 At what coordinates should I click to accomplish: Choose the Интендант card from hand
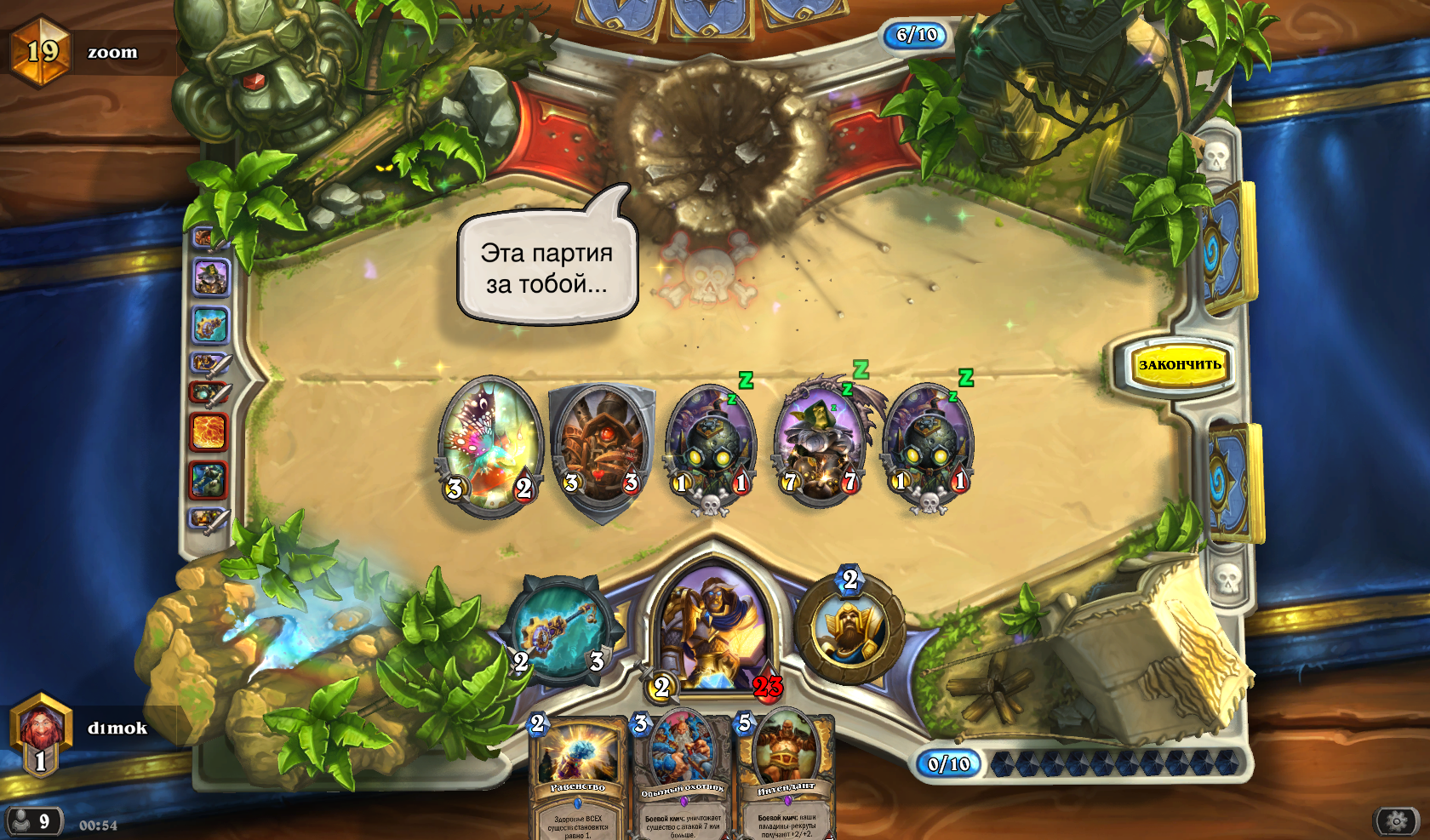coord(786,774)
